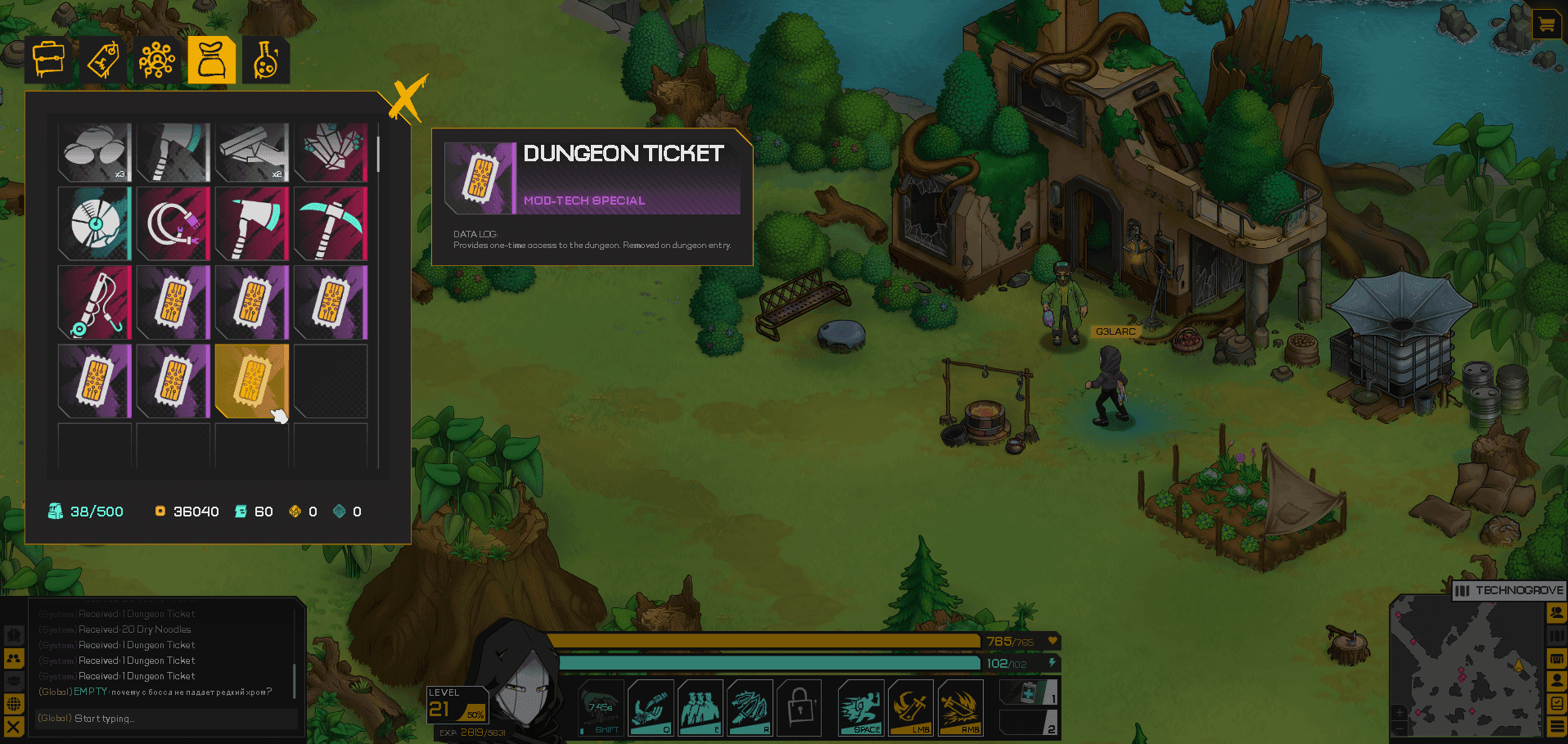Select the sack inventory tab
This screenshot has width=1568, height=744.
tap(211, 60)
